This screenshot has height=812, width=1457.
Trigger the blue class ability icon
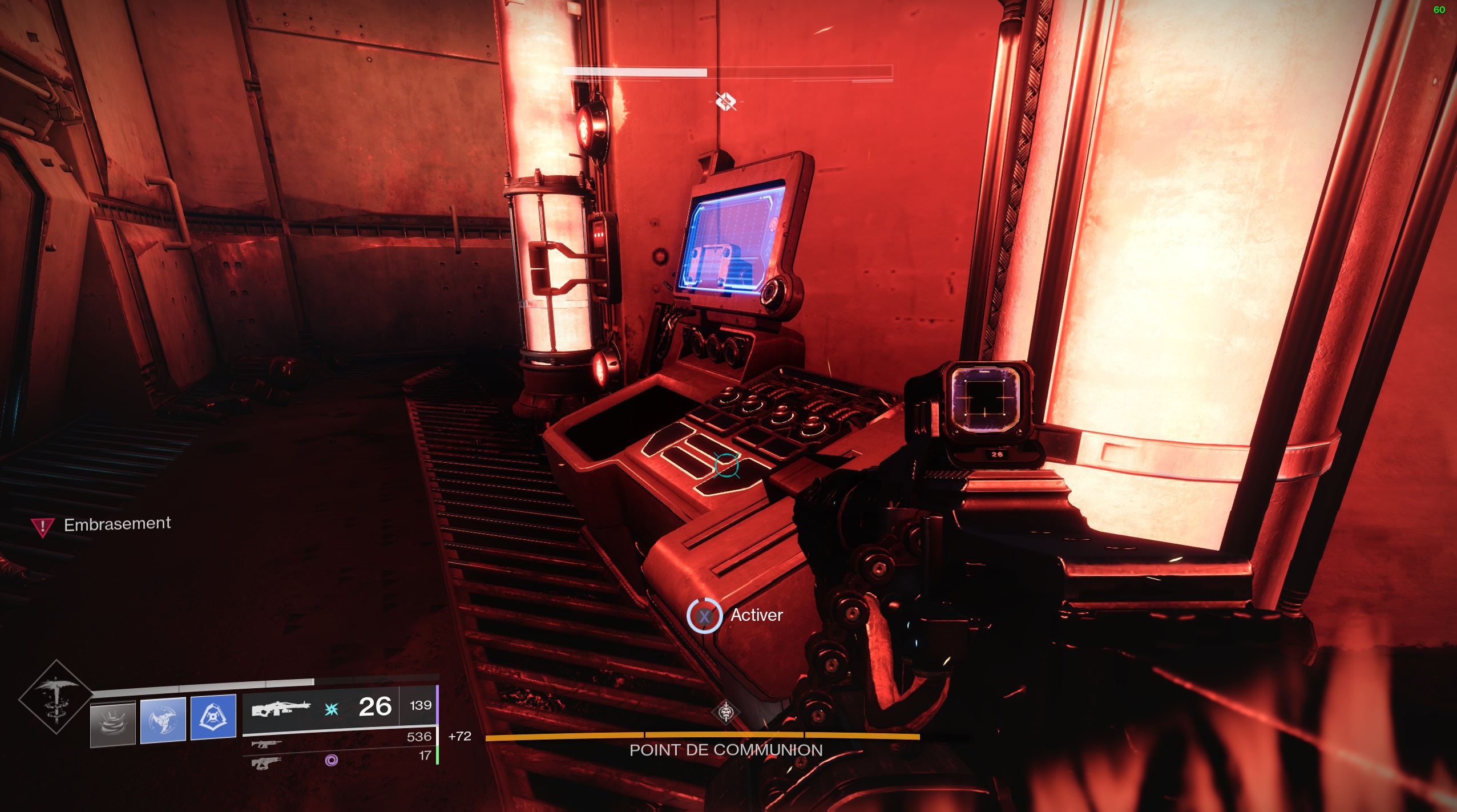(213, 717)
